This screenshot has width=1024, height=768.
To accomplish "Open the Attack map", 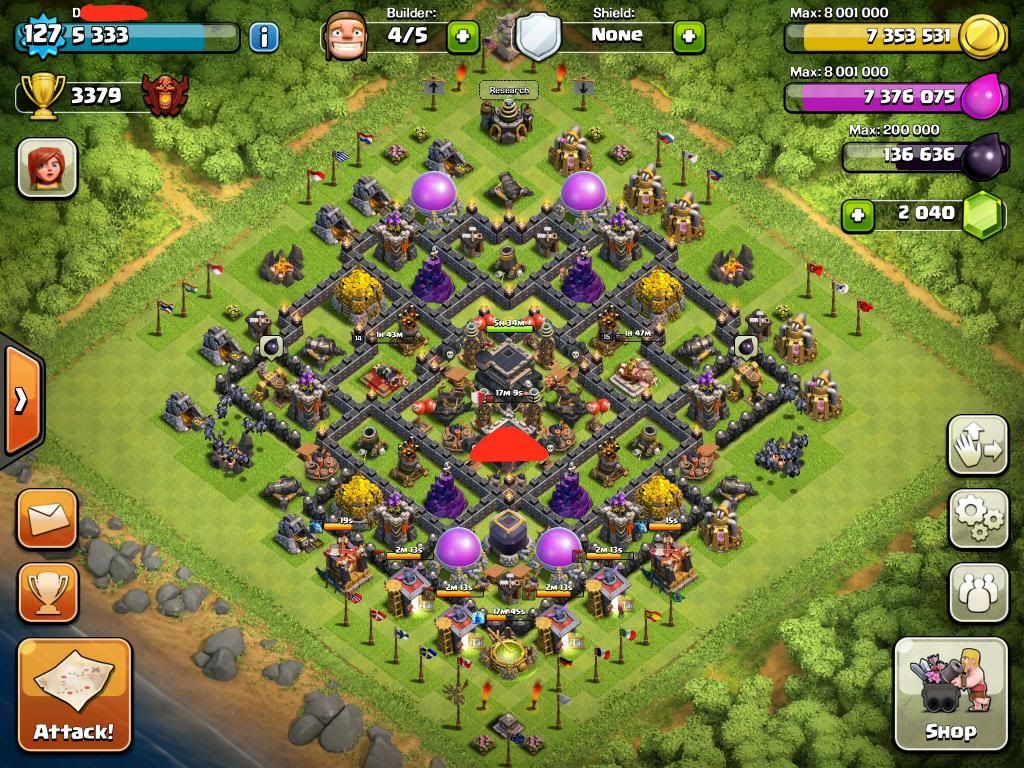I will [74, 692].
